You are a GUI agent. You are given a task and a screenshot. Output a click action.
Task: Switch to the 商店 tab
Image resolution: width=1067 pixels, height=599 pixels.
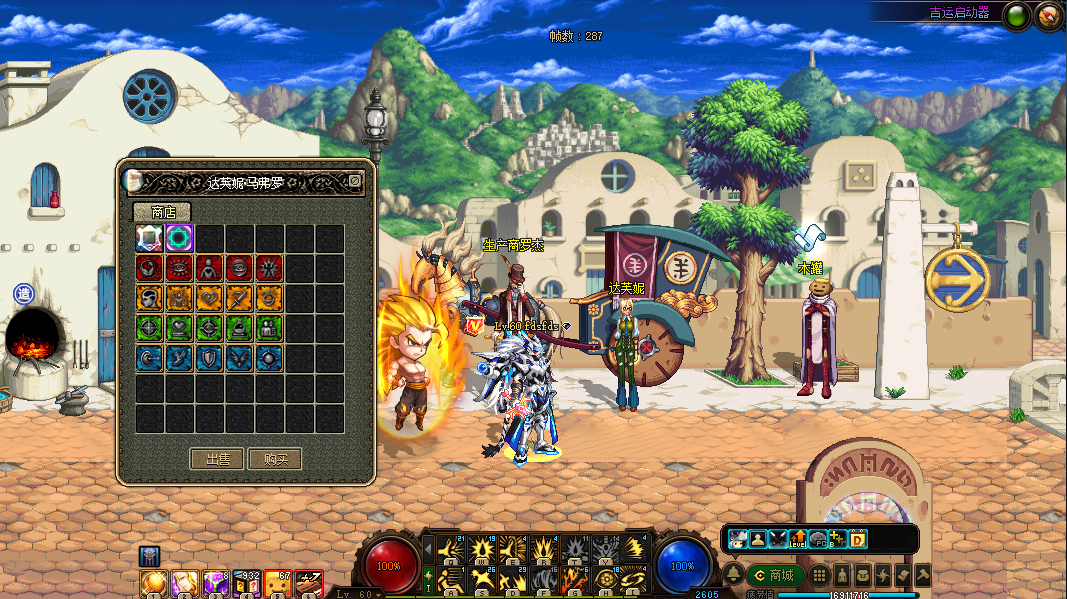[162, 212]
